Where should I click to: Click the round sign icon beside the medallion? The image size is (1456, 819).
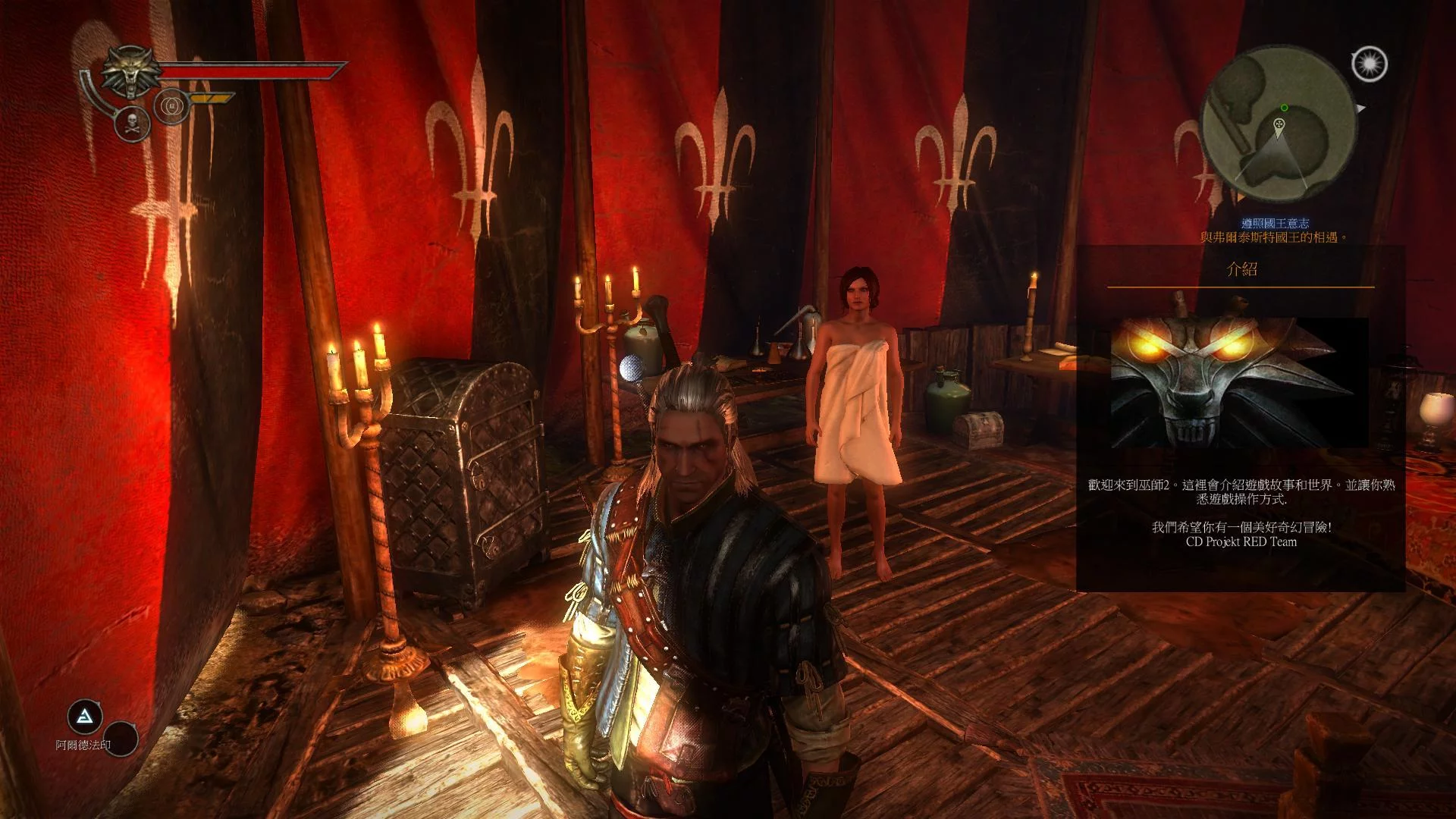[171, 105]
